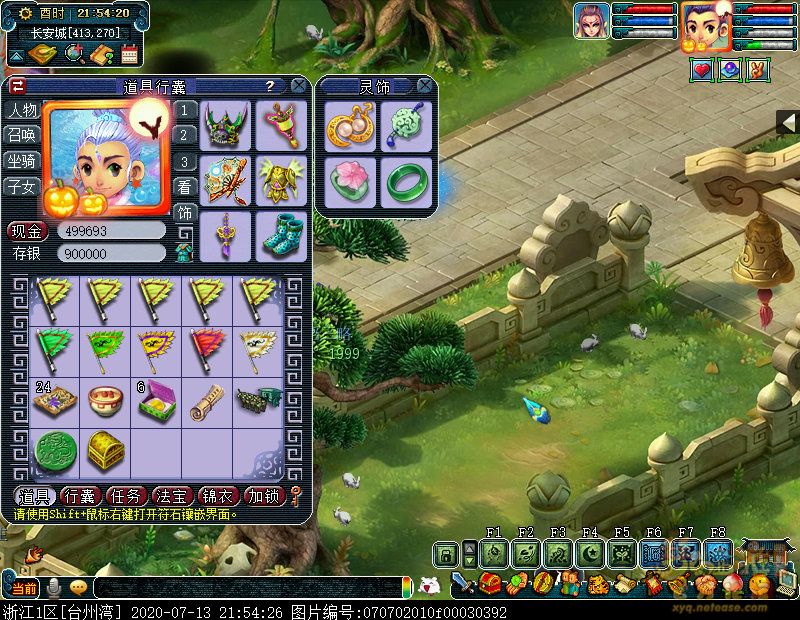
Task: Switch to the 锦衣 costume tab
Action: (x=219, y=496)
